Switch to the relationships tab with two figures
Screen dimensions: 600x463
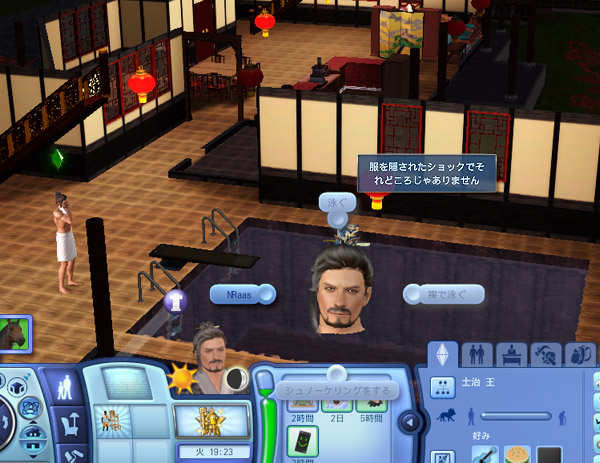click(x=477, y=355)
